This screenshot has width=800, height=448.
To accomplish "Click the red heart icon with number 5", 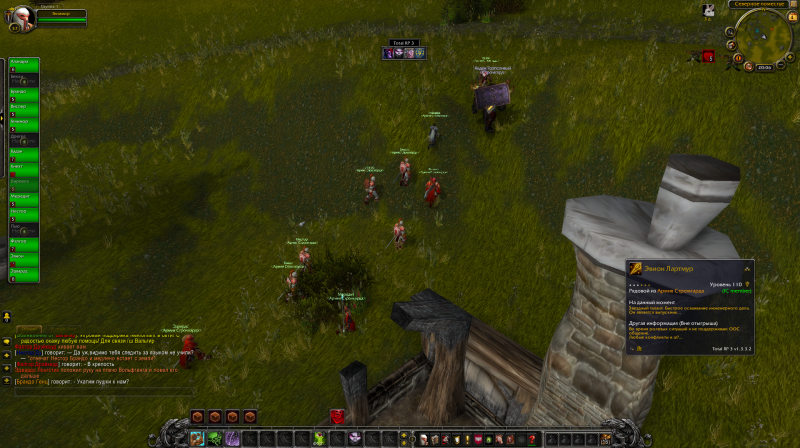I will 708,59.
